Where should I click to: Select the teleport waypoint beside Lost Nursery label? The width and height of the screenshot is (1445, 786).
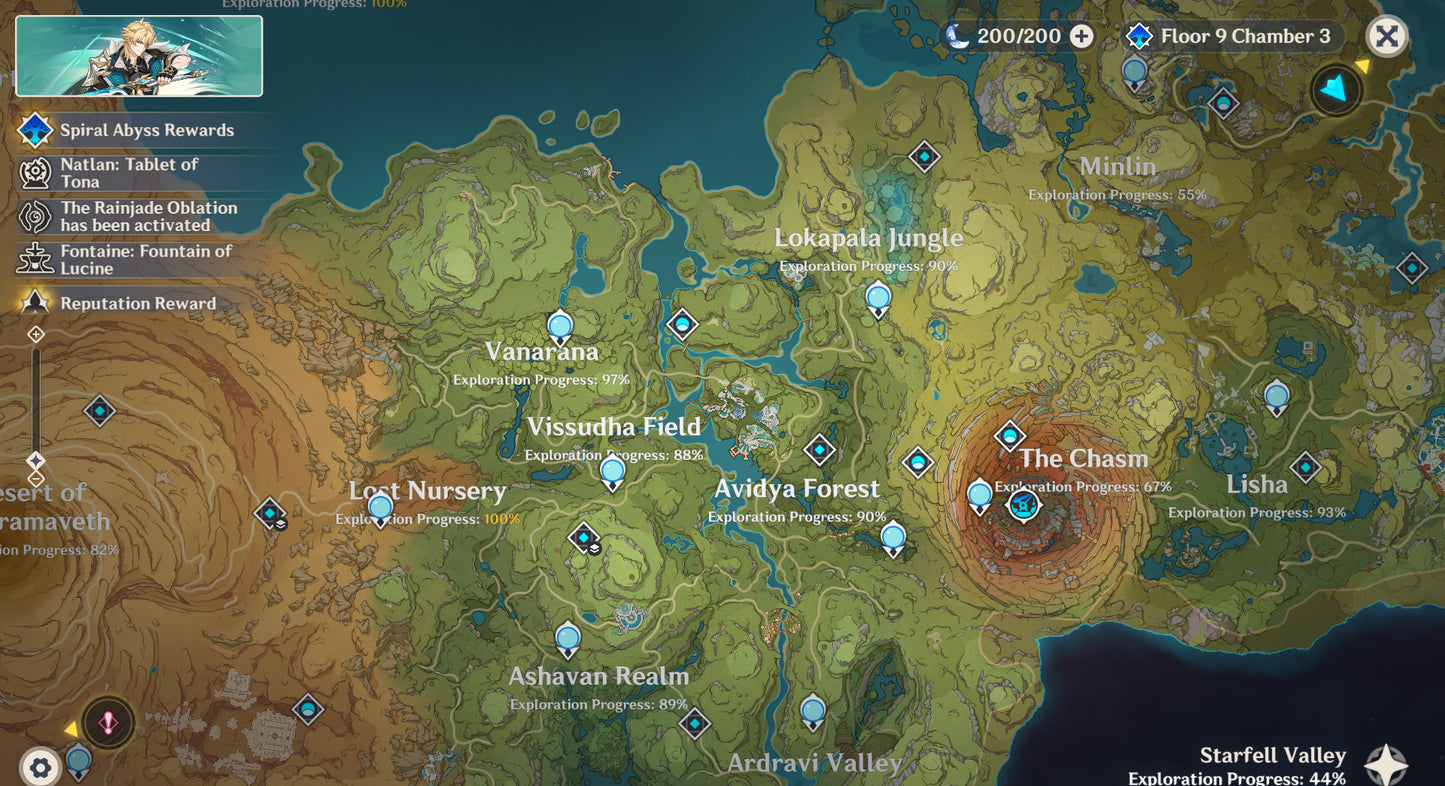[380, 508]
